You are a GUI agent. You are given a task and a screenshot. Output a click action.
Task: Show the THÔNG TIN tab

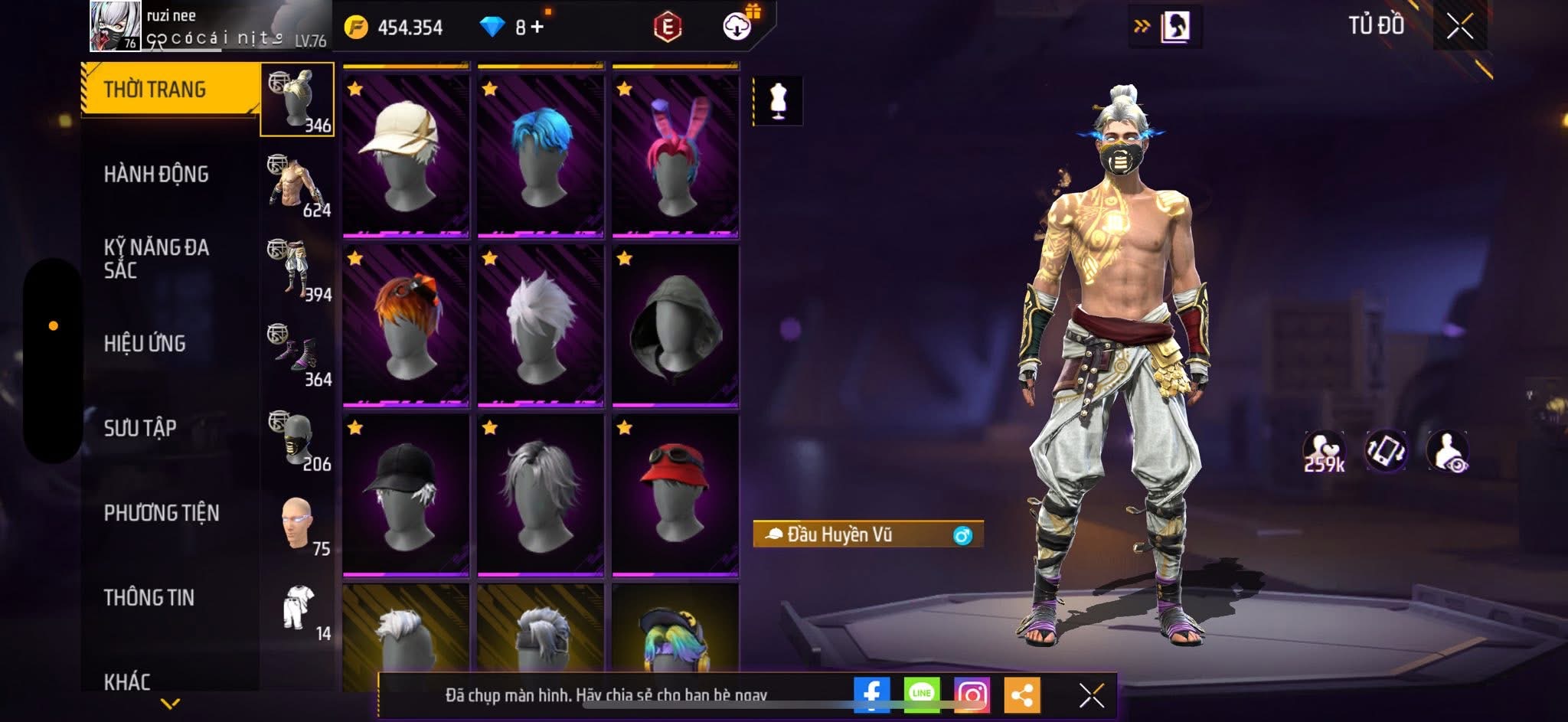149,597
